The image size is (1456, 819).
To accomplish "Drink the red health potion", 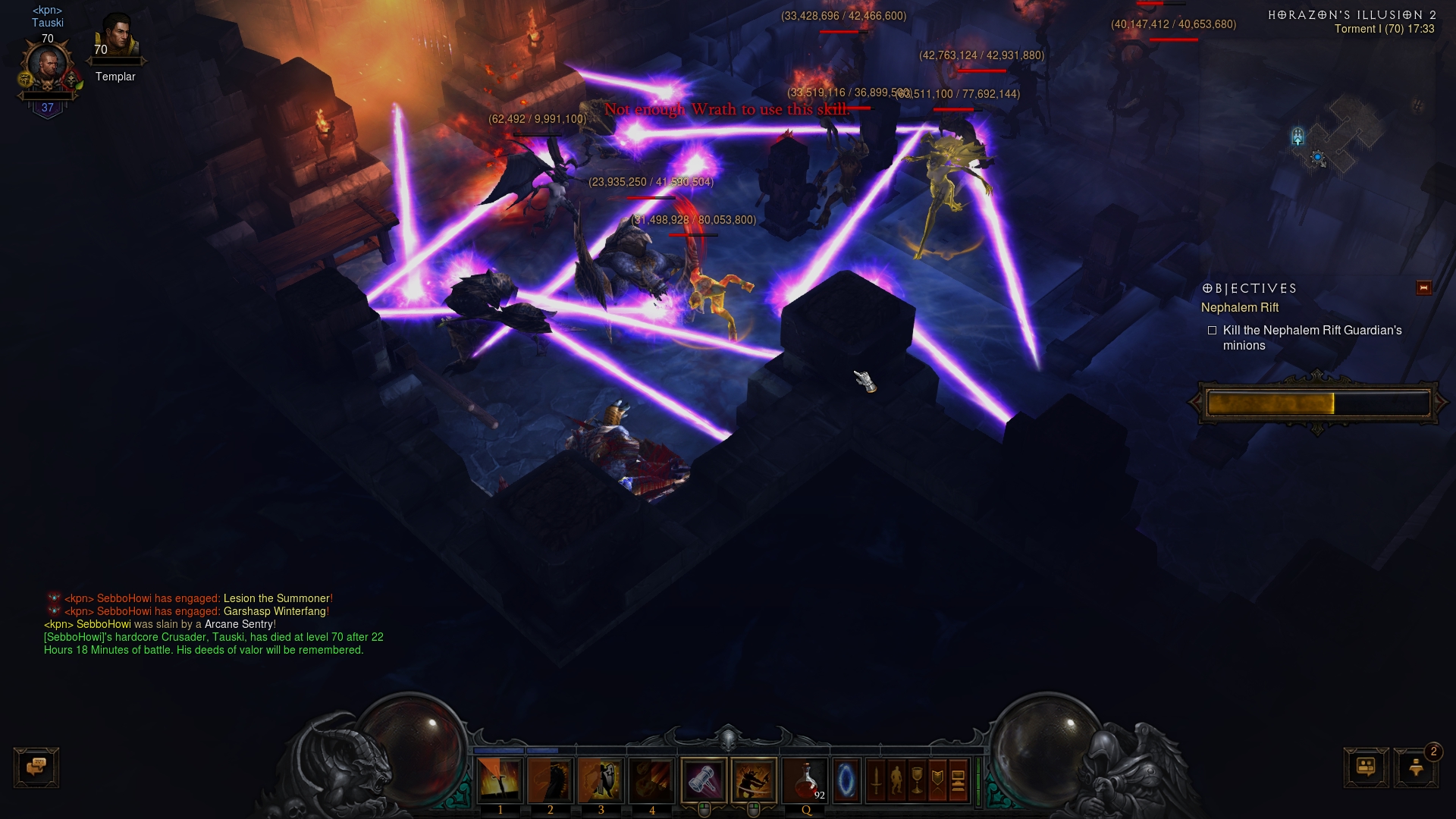I will click(x=806, y=780).
